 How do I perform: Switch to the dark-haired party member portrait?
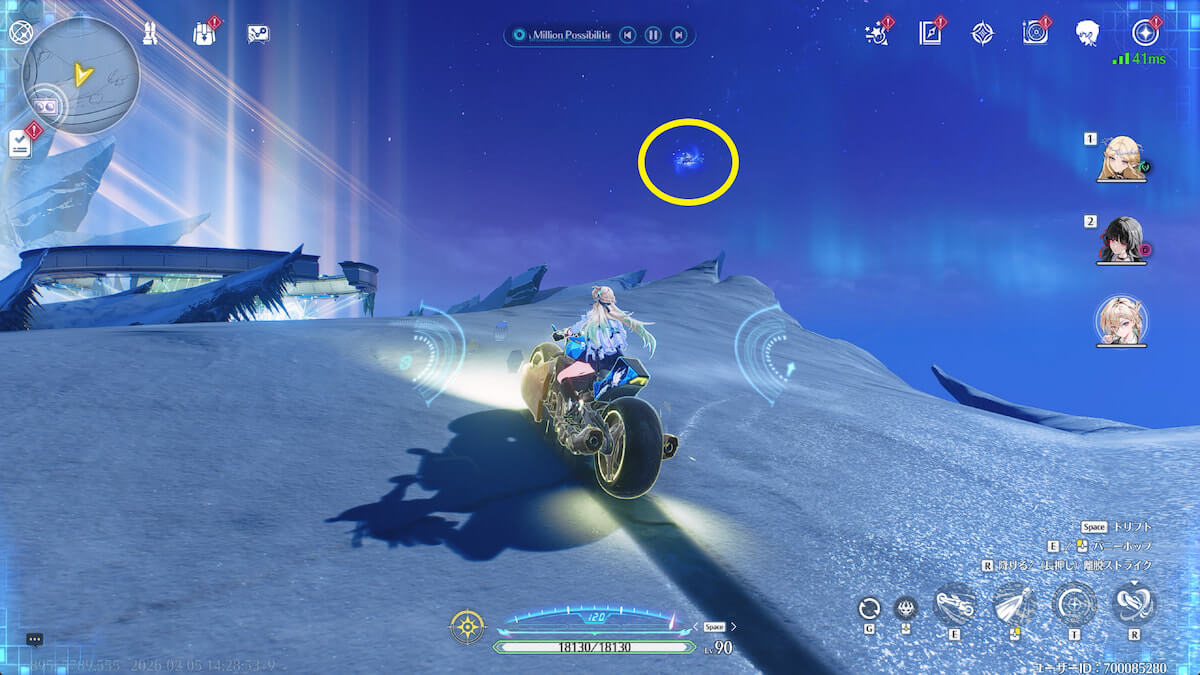(1120, 238)
